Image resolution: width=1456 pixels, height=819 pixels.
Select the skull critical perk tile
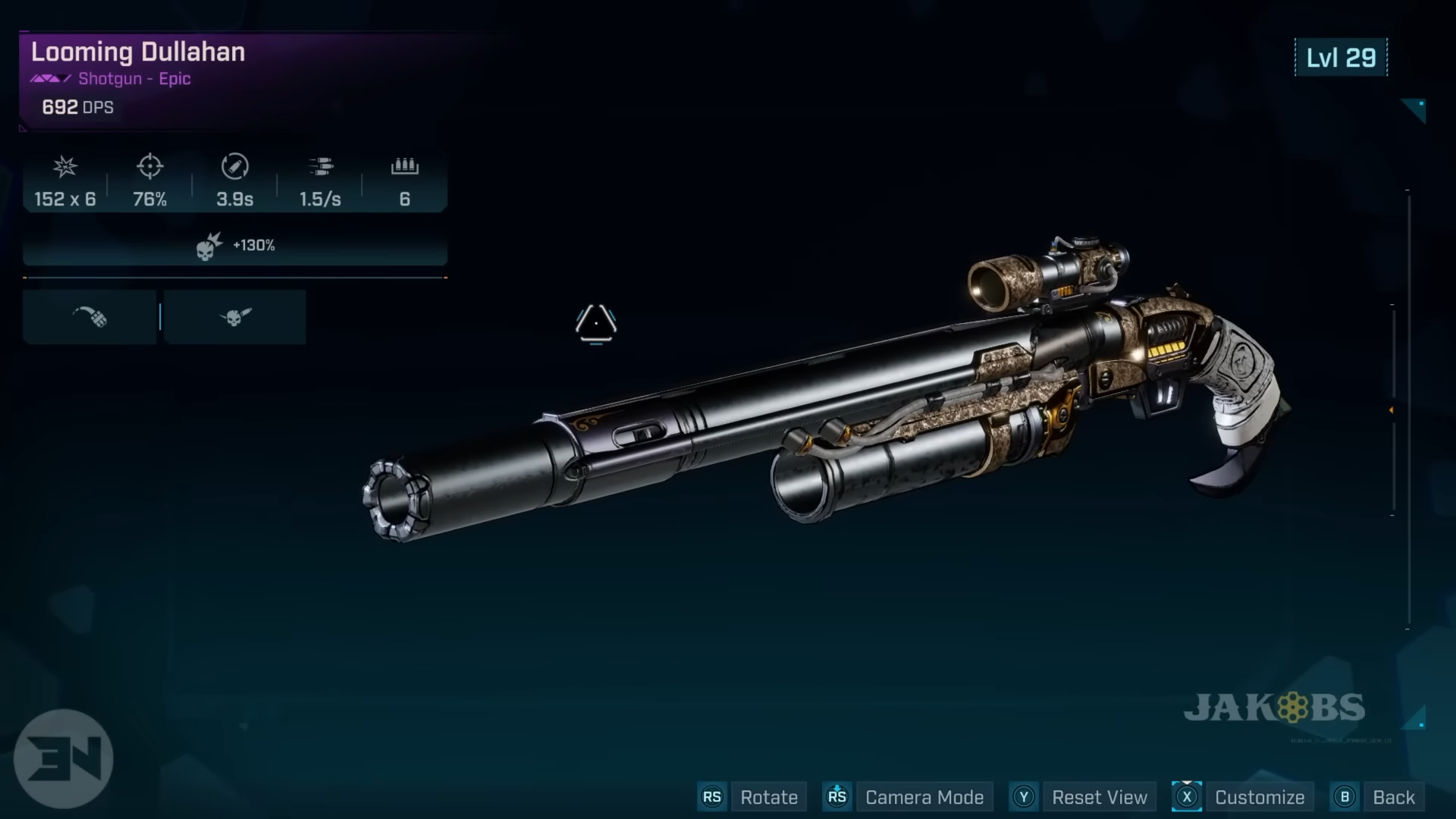coord(235,317)
